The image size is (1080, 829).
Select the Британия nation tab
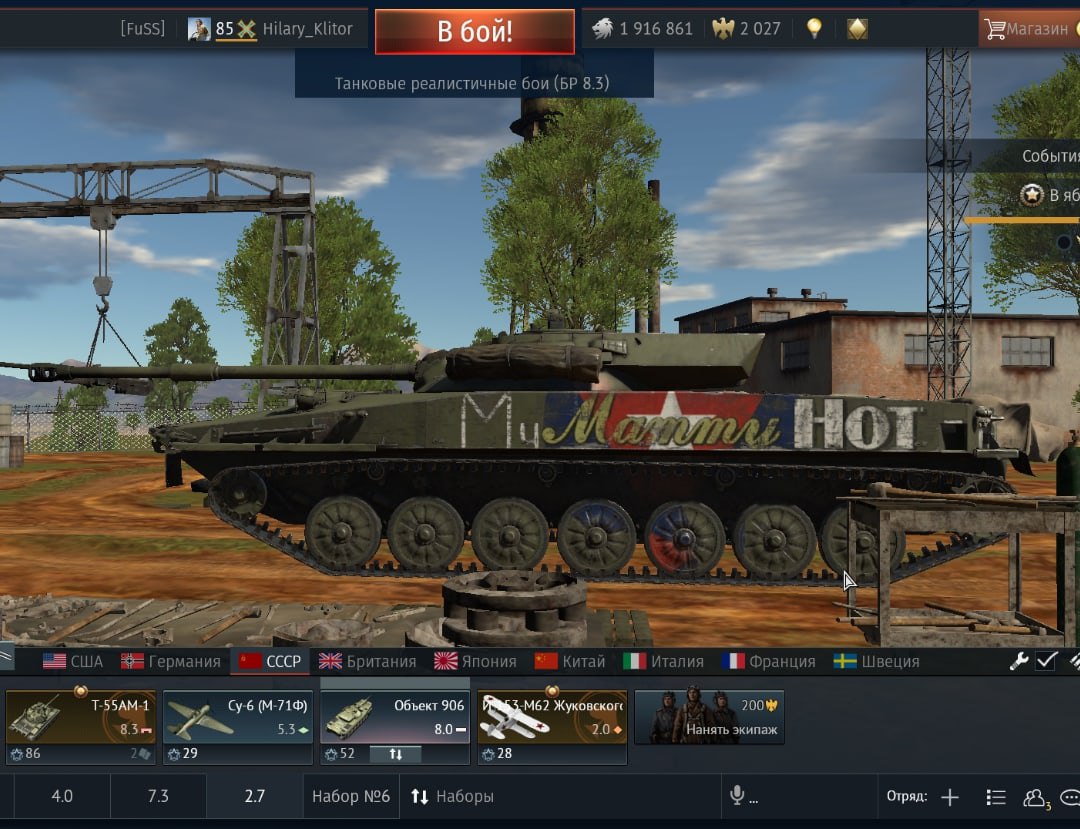point(367,661)
